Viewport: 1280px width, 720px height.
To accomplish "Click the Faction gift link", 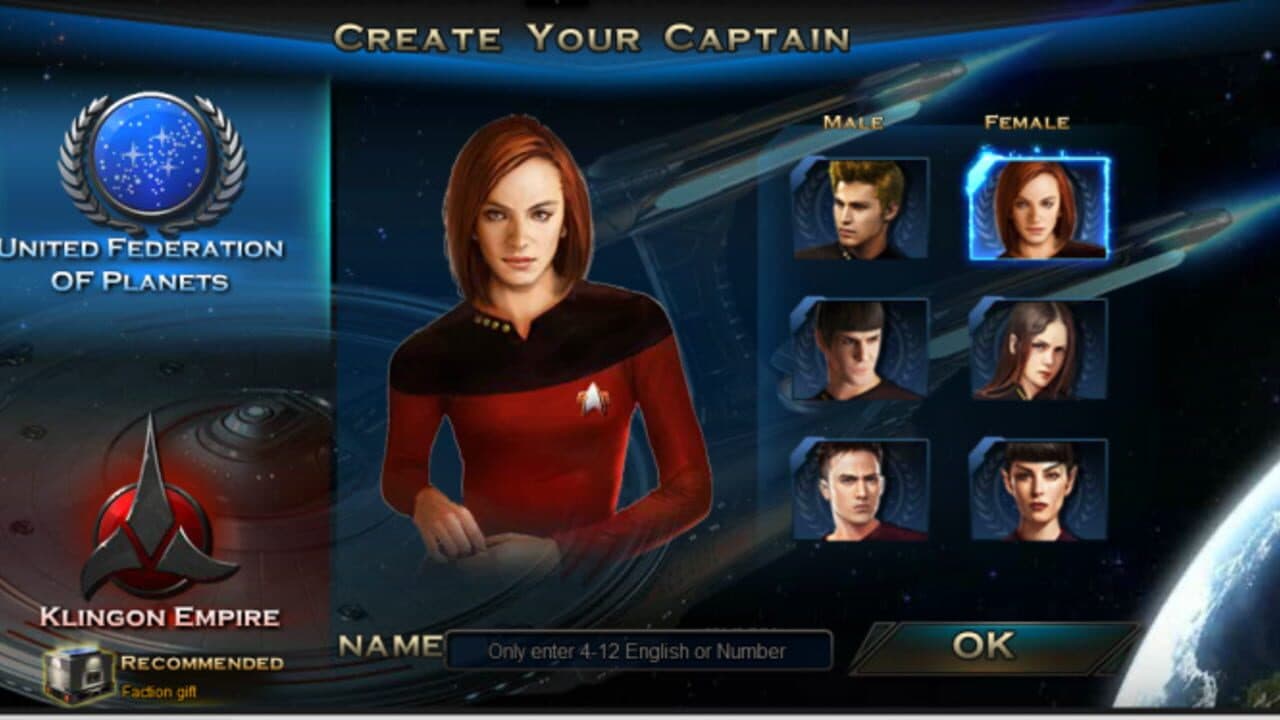I will click(x=160, y=690).
